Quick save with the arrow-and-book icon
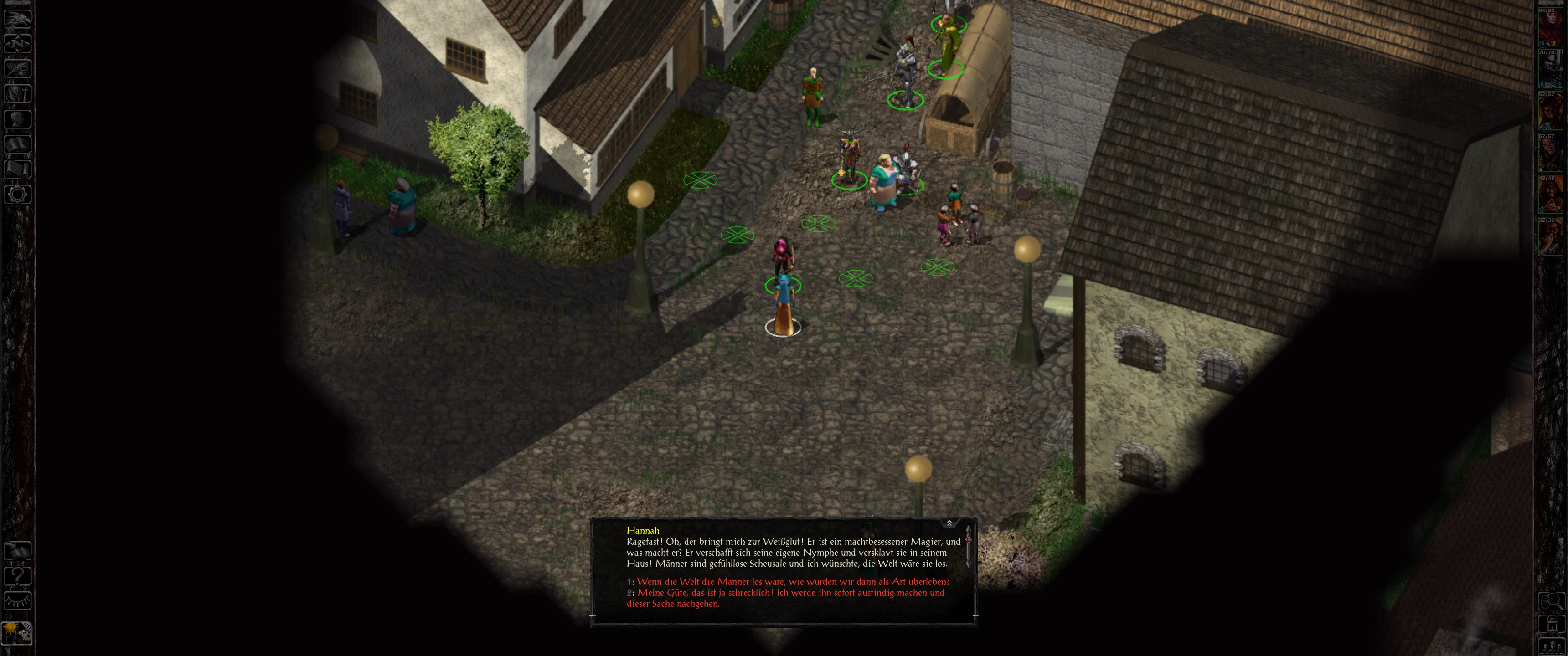The width and height of the screenshot is (1568, 656). click(18, 551)
